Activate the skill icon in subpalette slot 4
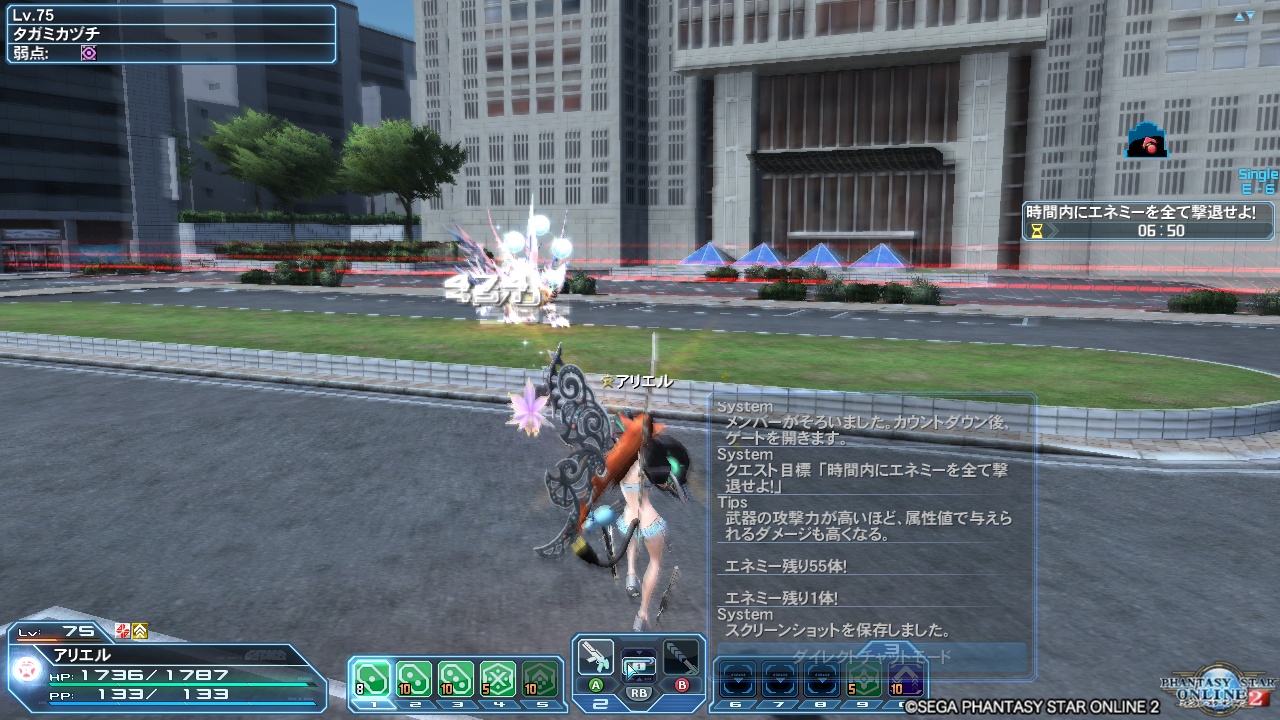 [x=499, y=677]
